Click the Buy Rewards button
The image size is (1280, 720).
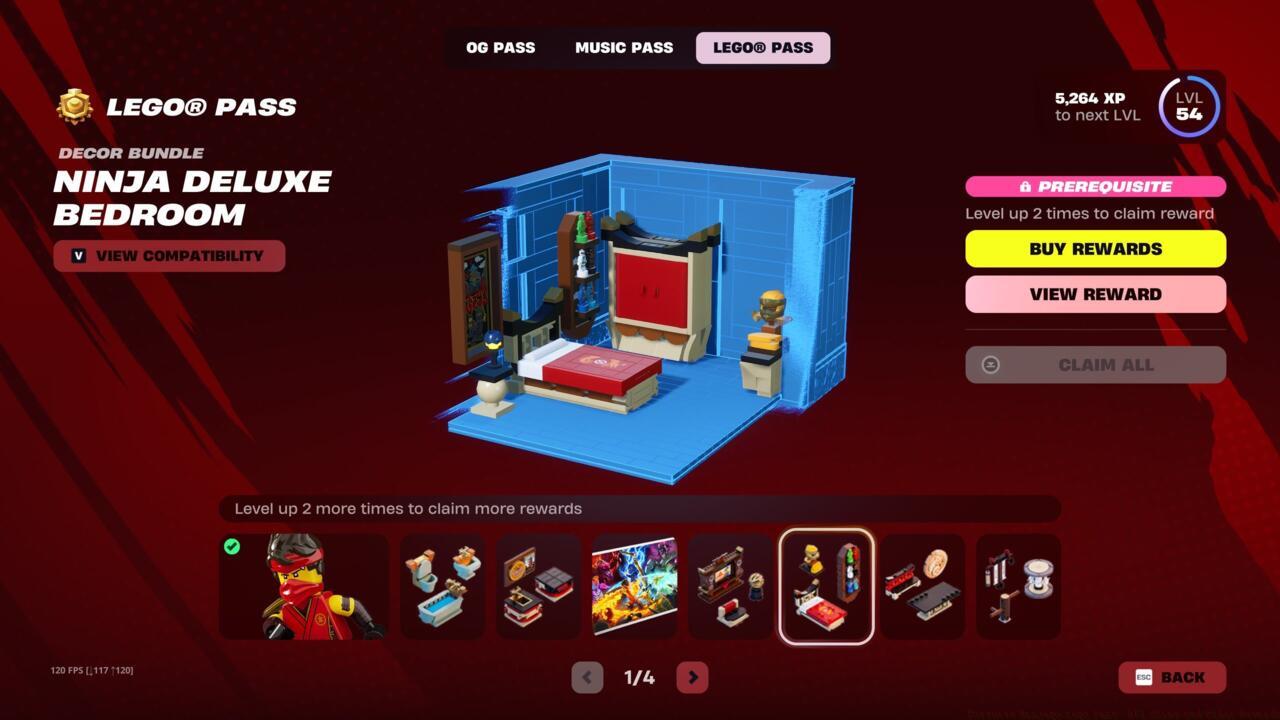[1095, 248]
